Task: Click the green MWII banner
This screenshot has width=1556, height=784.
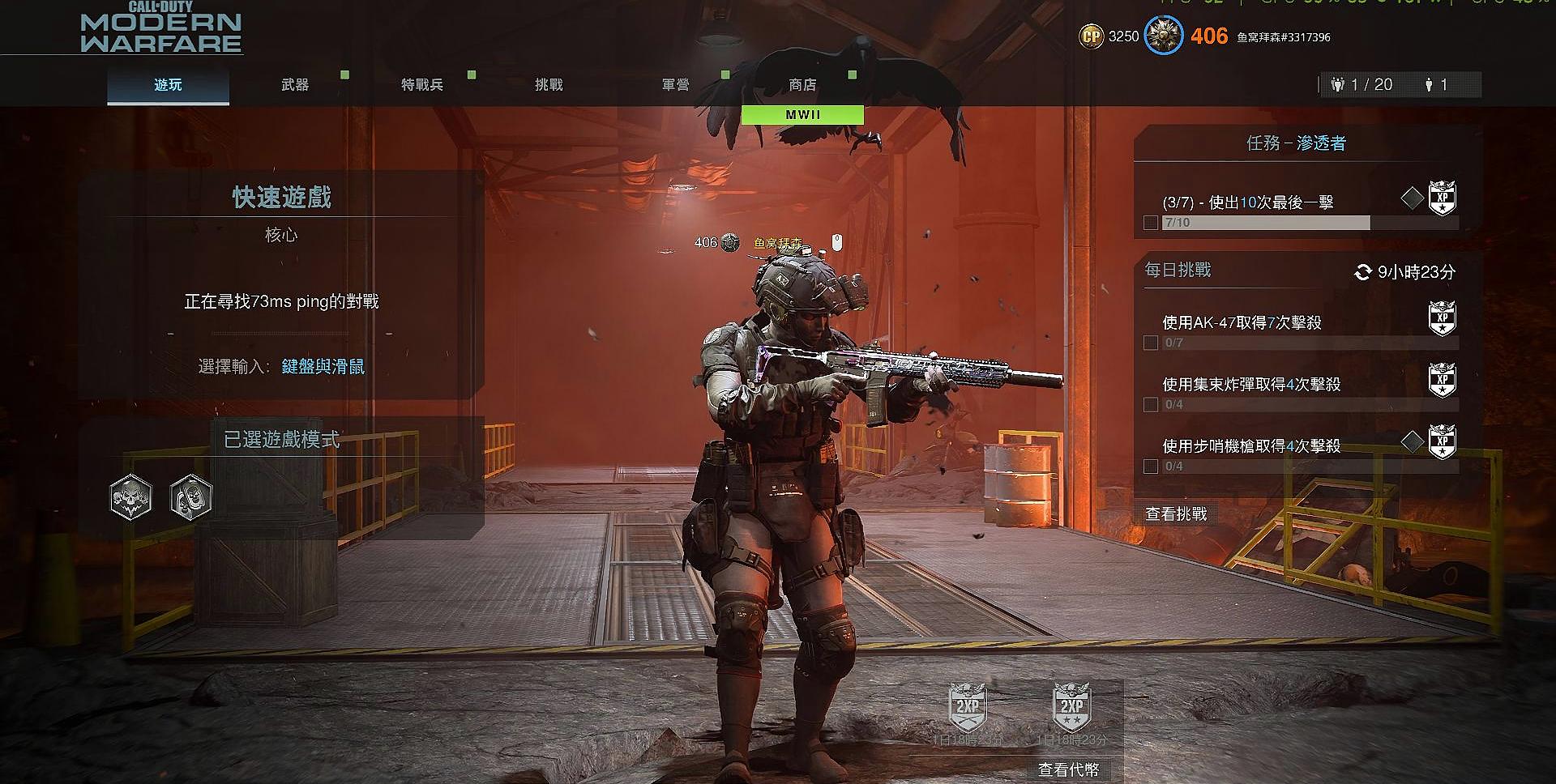Action: coord(802,115)
